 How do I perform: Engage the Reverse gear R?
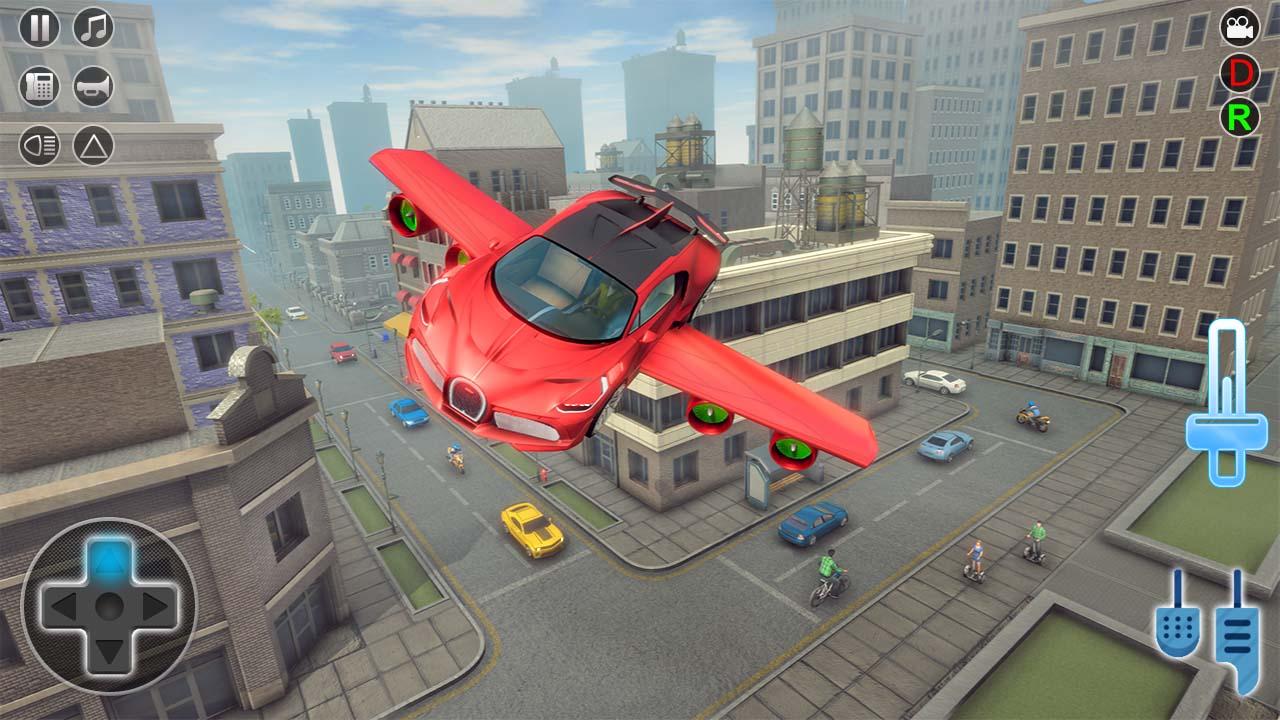pyautogui.click(x=1240, y=118)
